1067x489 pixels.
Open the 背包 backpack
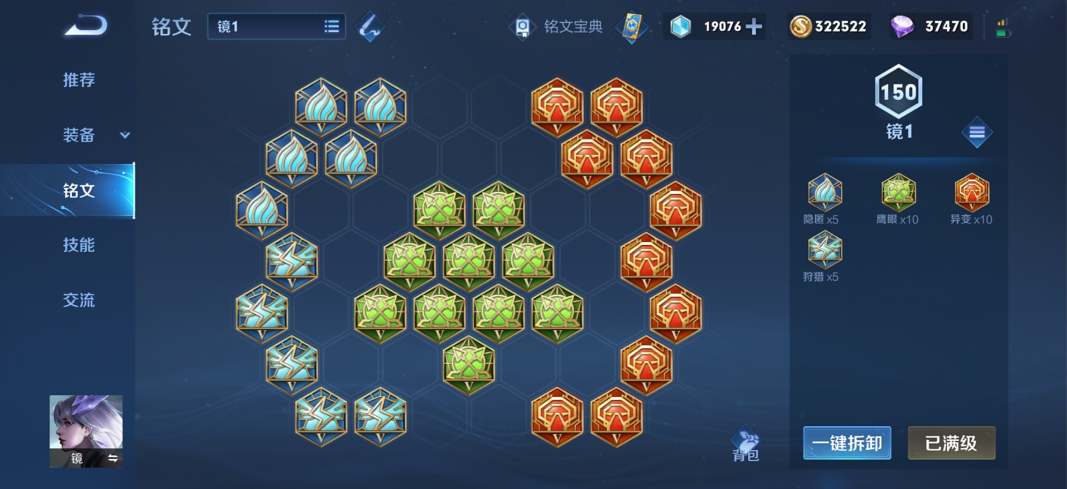tap(746, 445)
